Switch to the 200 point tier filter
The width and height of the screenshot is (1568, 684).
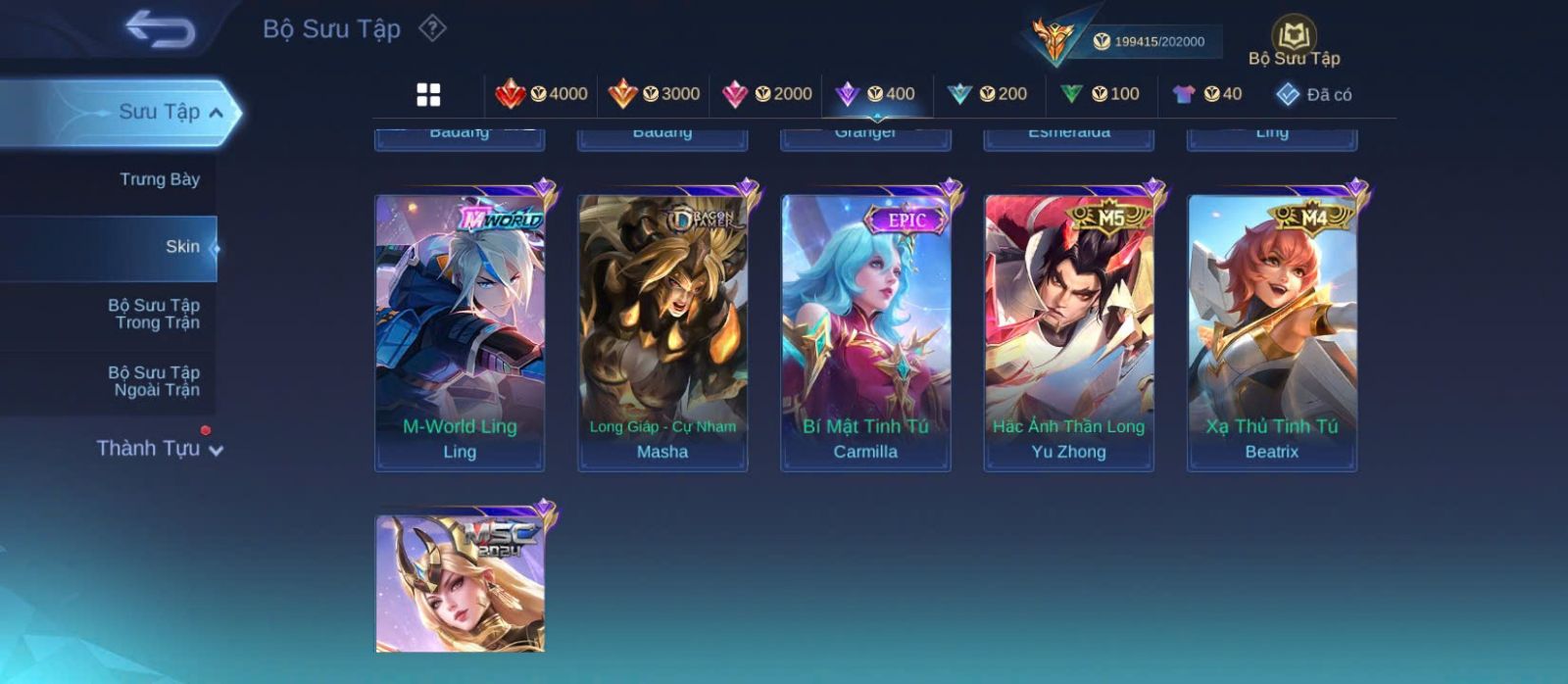(x=988, y=94)
